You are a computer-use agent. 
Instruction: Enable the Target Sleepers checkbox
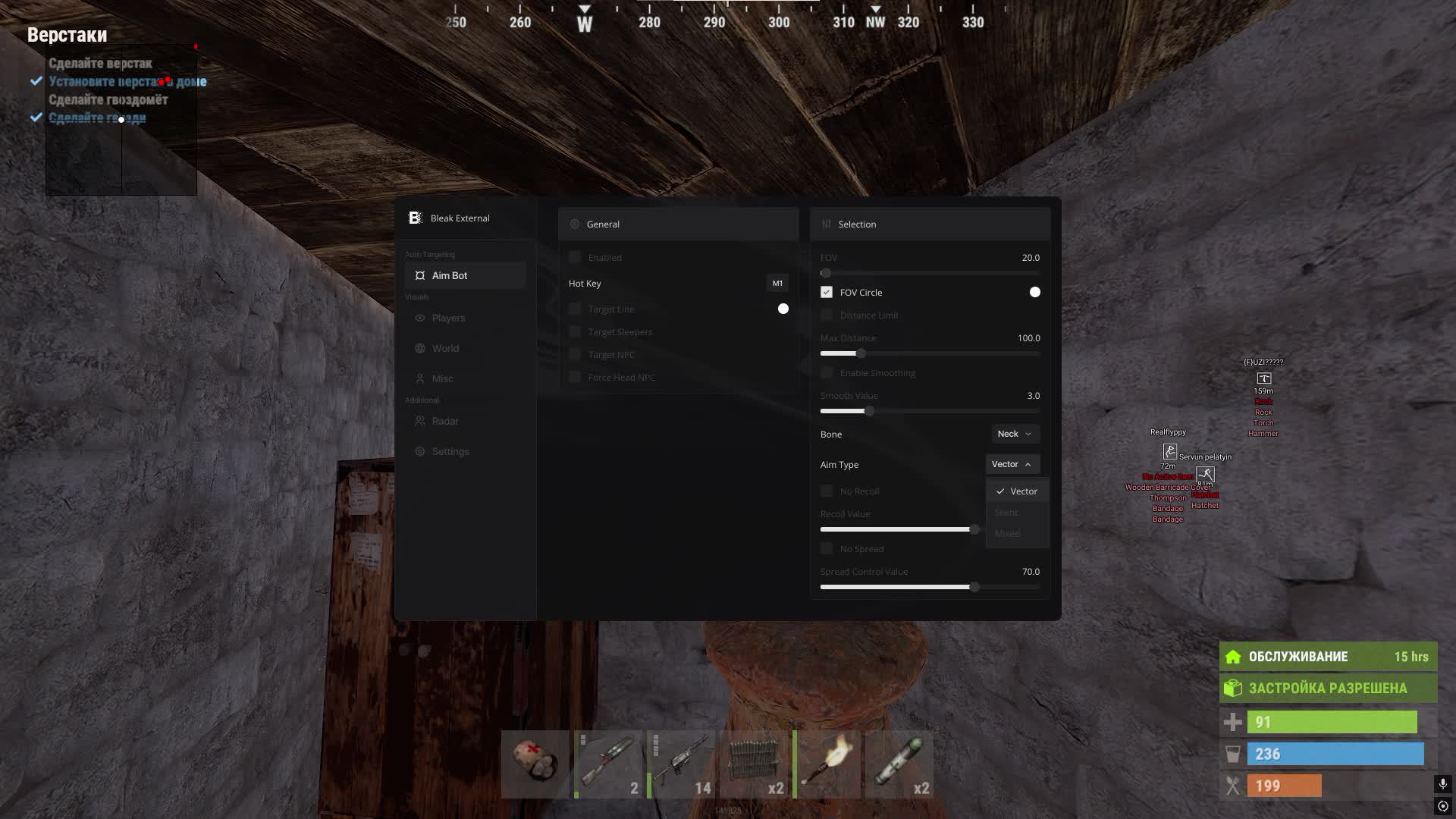(x=575, y=331)
